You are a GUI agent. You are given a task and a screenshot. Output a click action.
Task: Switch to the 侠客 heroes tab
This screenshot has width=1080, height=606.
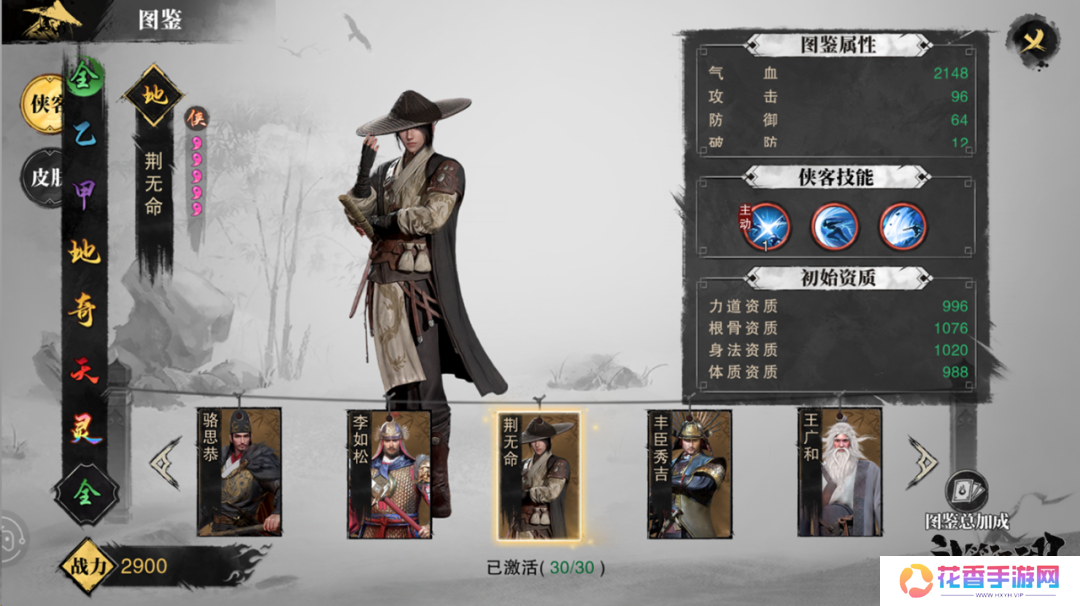coord(43,103)
